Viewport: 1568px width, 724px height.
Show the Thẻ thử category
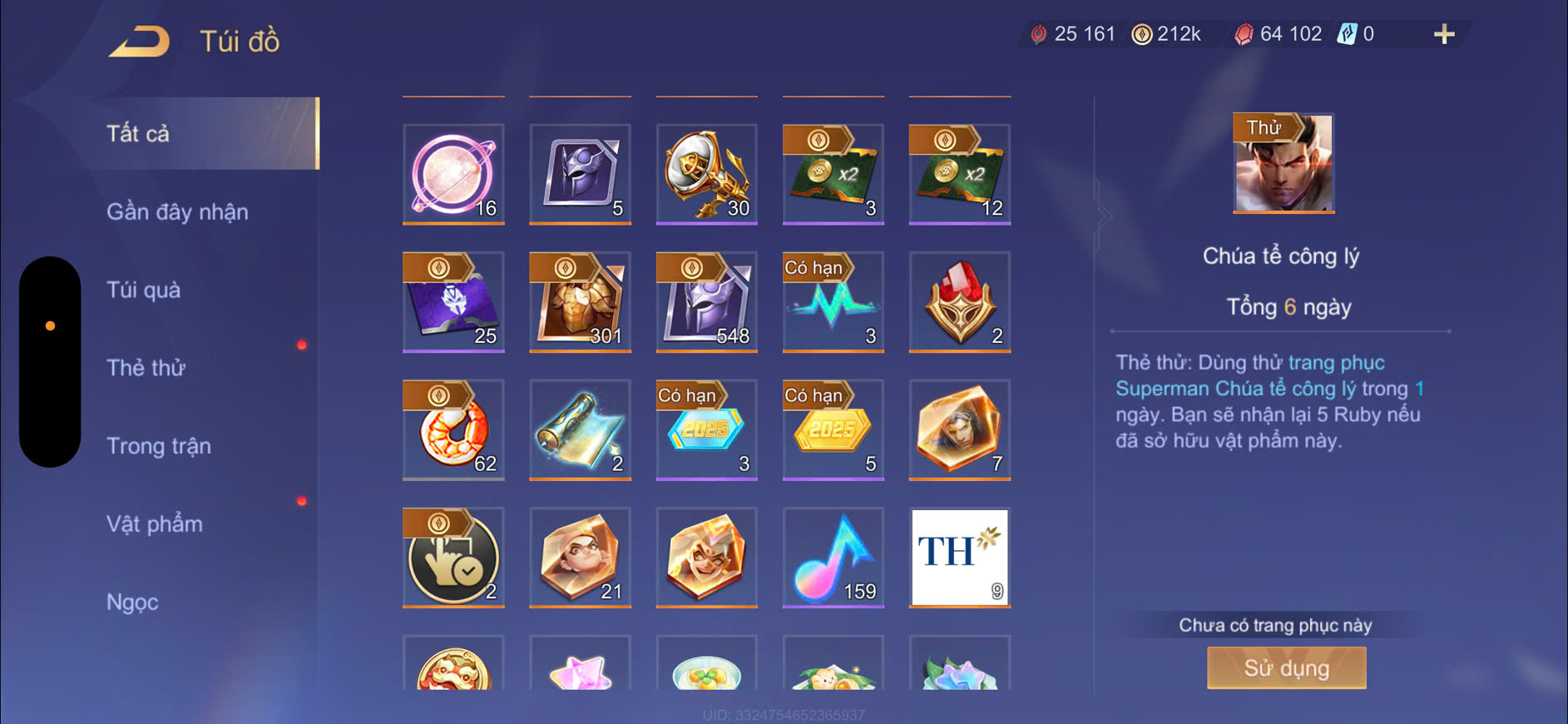tap(146, 368)
